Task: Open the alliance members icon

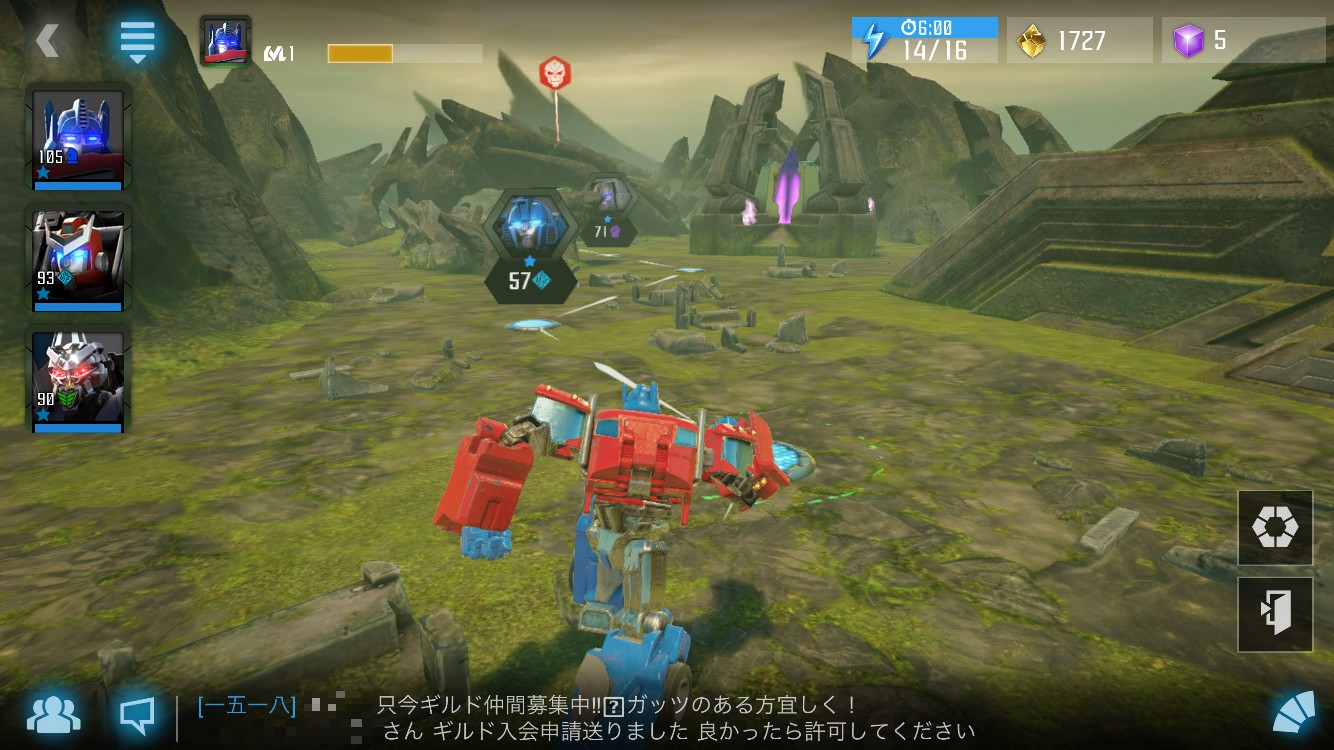Action: pyautogui.click(x=54, y=714)
